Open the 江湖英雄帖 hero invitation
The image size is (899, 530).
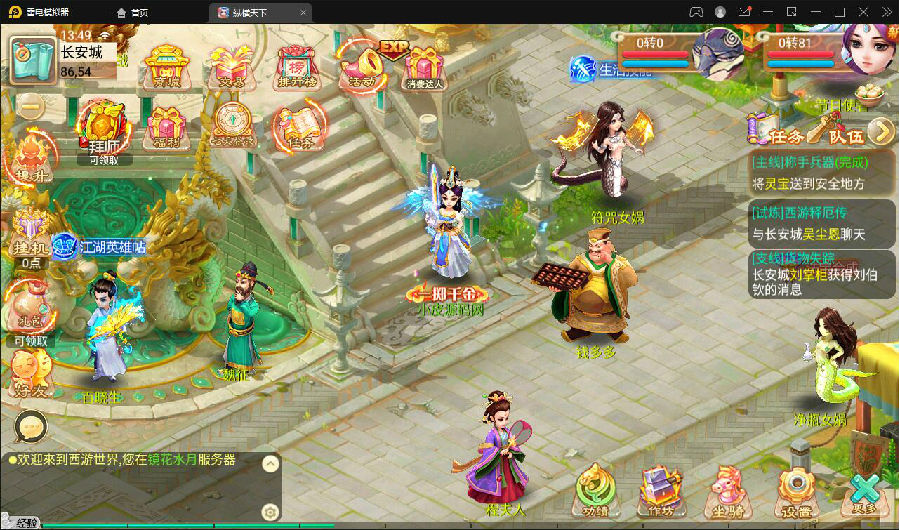tap(99, 245)
